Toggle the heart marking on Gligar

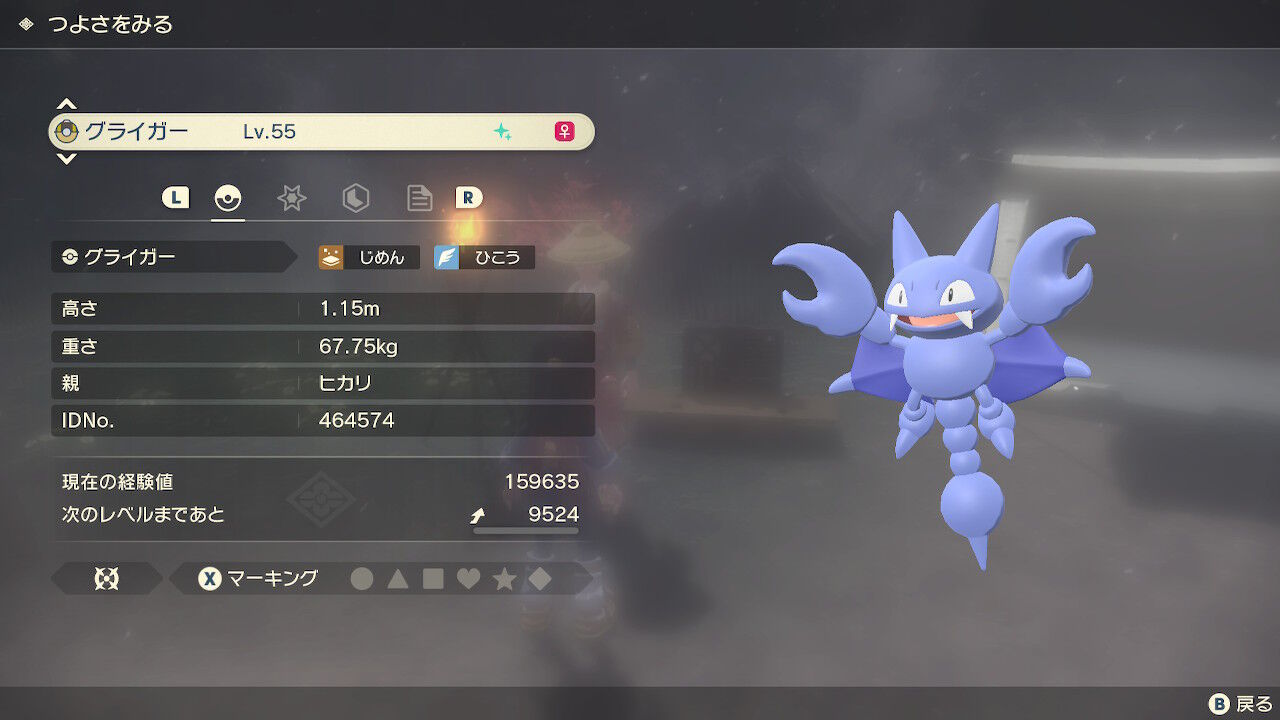[x=469, y=577]
